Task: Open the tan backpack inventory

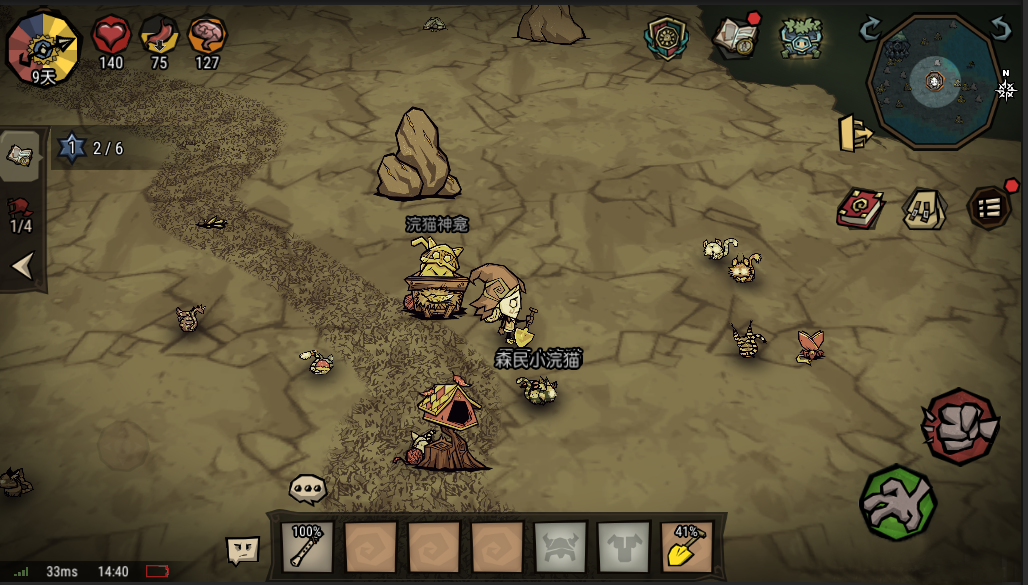Action: 924,209
